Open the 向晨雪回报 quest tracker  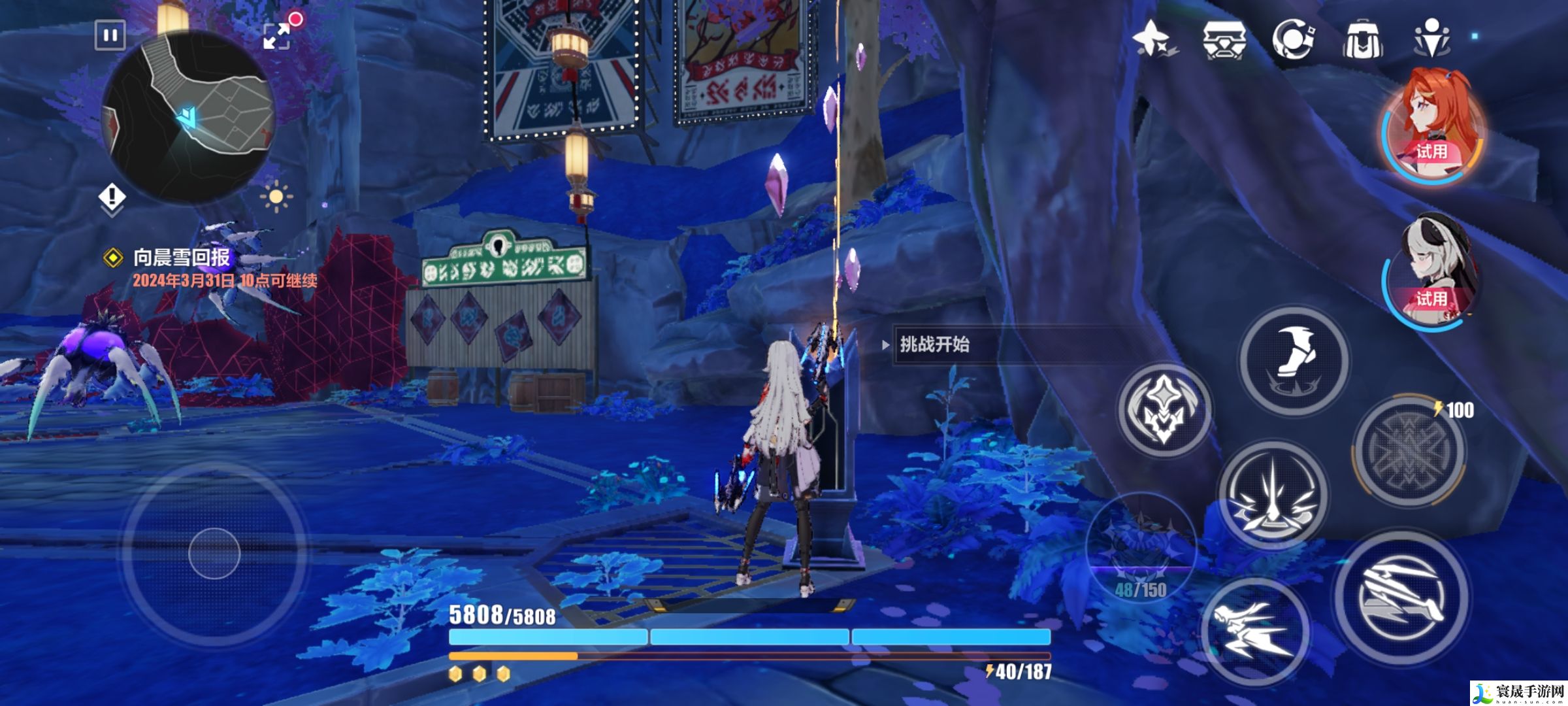(182, 258)
